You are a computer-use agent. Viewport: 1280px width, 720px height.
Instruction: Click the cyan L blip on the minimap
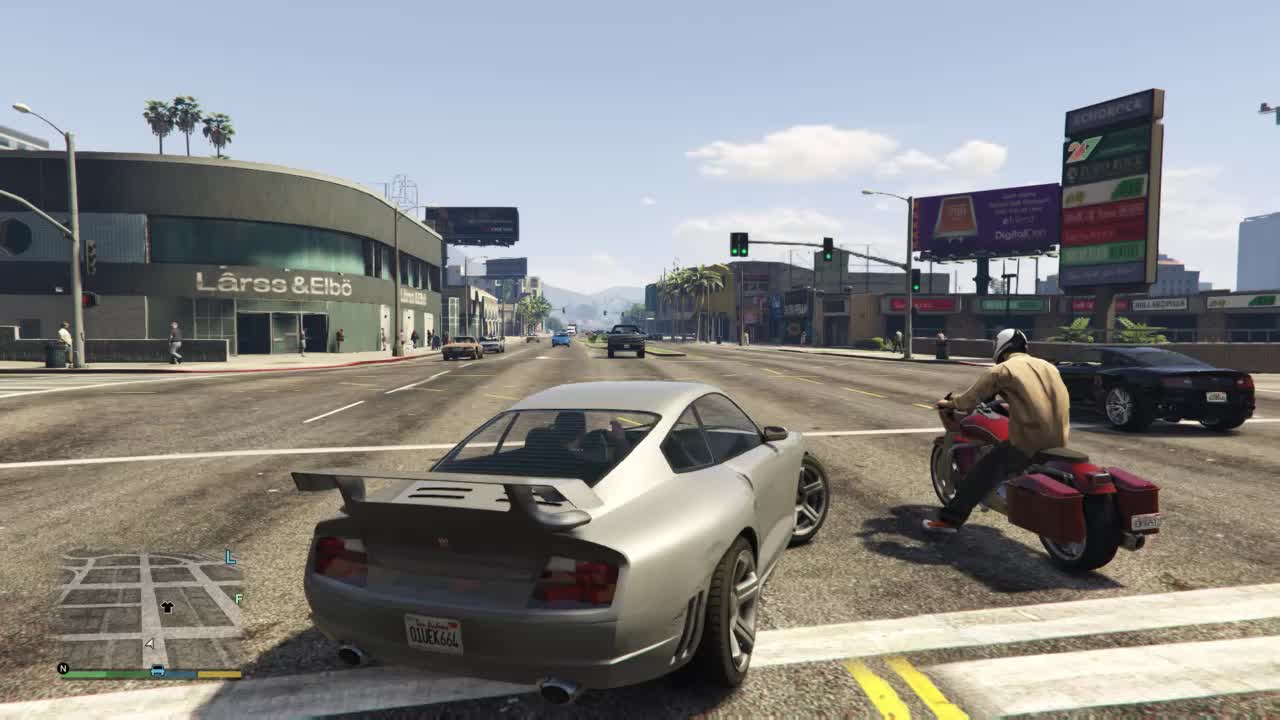(x=229, y=556)
